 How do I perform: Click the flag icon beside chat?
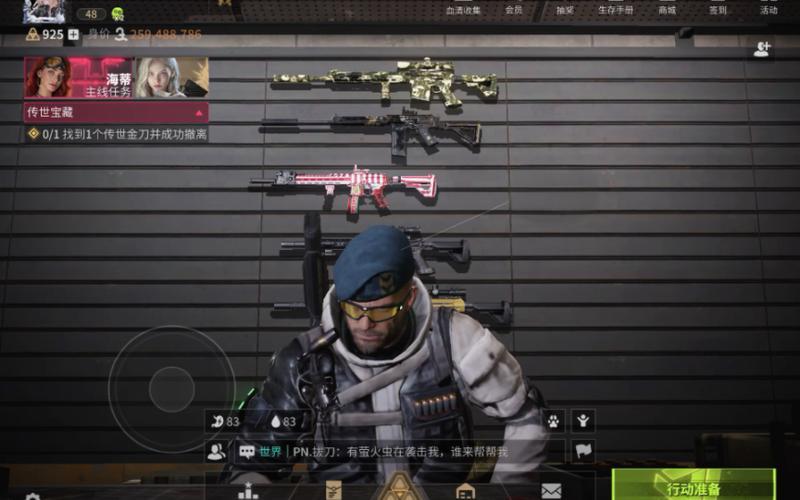(x=583, y=451)
